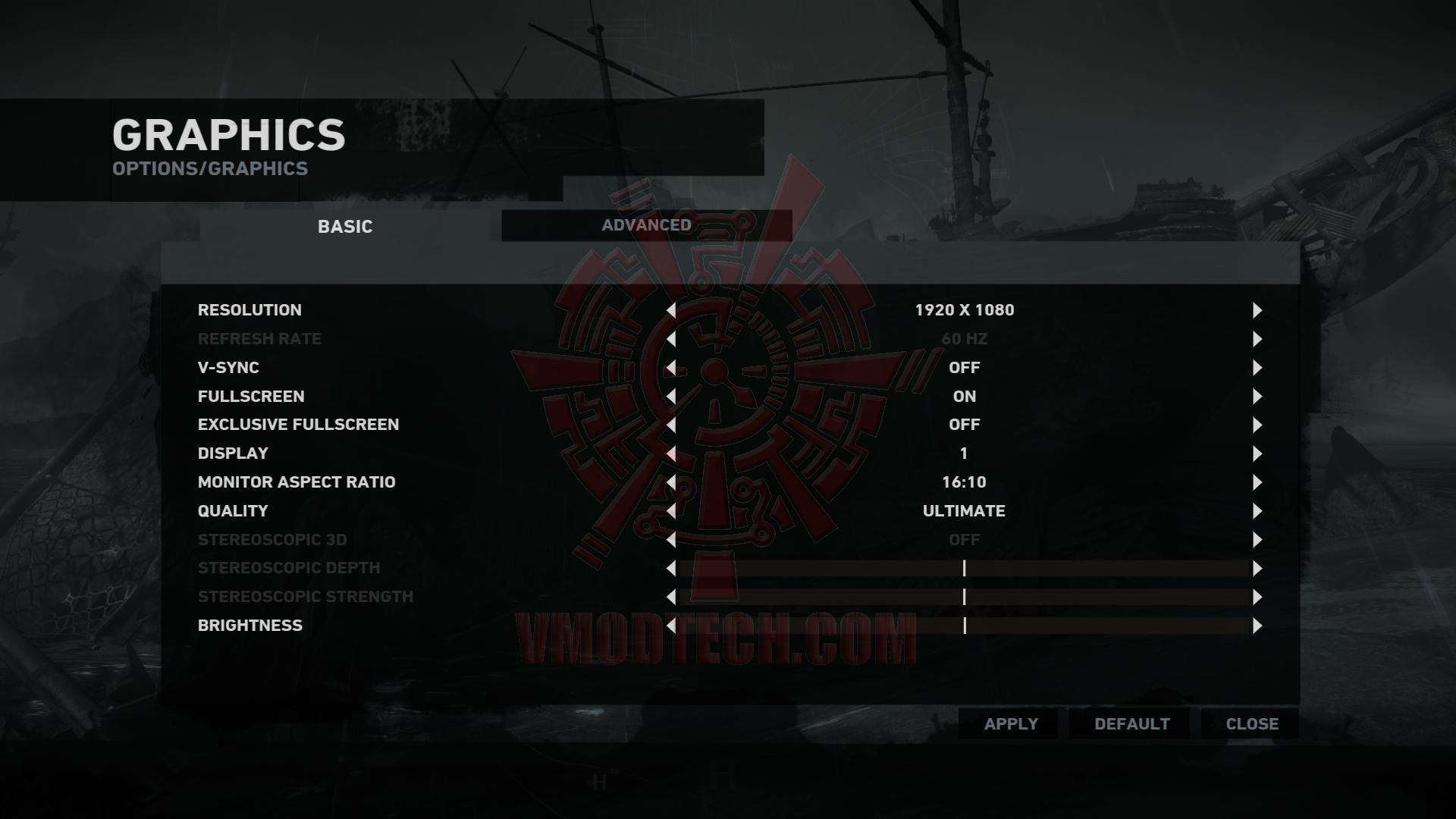The width and height of the screenshot is (1456, 819).
Task: Restore settings with the Default button
Action: pyautogui.click(x=1131, y=724)
